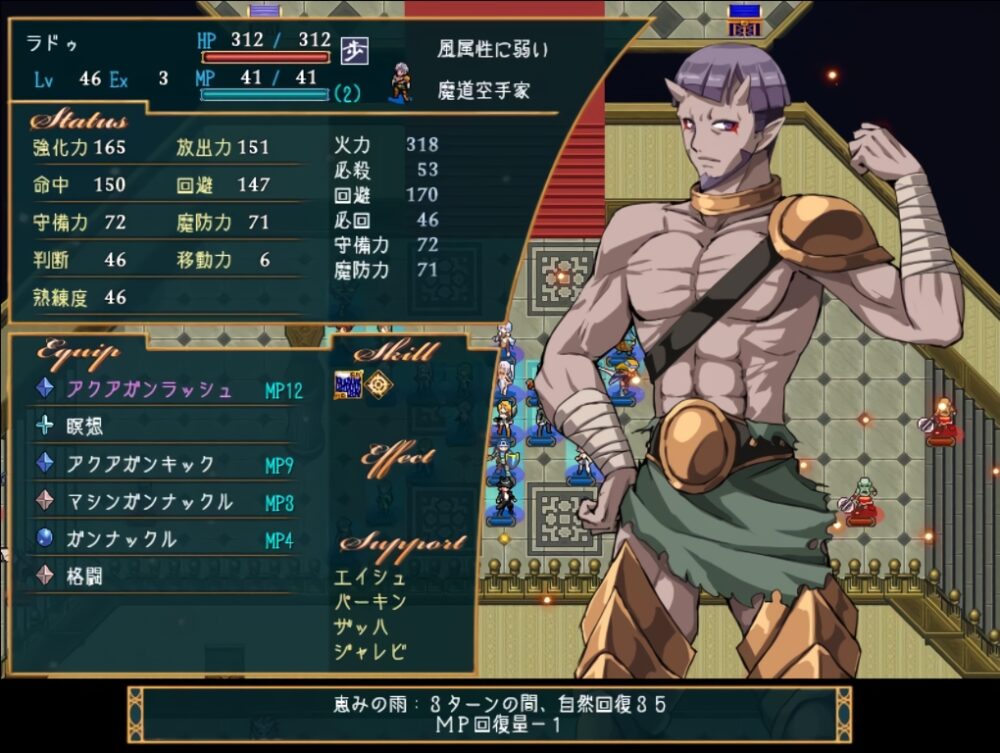Choose the 格闘 entry in the Equip list
The image size is (1000, 753).
(86, 577)
